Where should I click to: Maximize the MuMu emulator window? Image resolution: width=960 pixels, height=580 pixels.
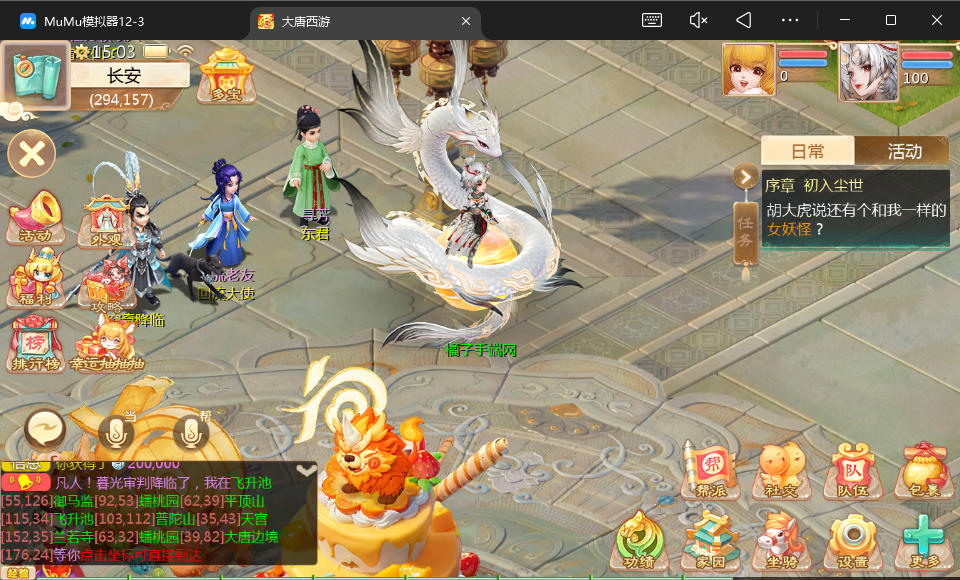tap(890, 20)
